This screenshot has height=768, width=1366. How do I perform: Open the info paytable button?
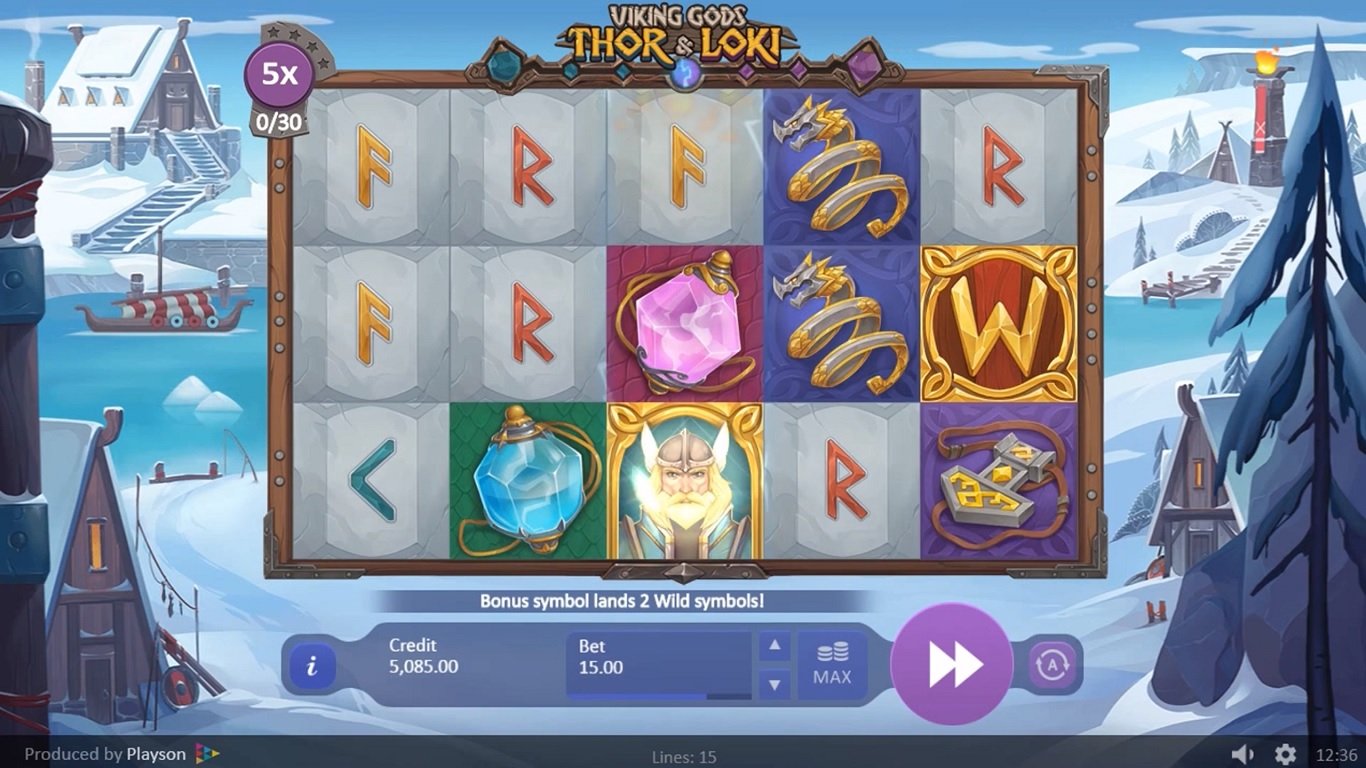[x=312, y=665]
